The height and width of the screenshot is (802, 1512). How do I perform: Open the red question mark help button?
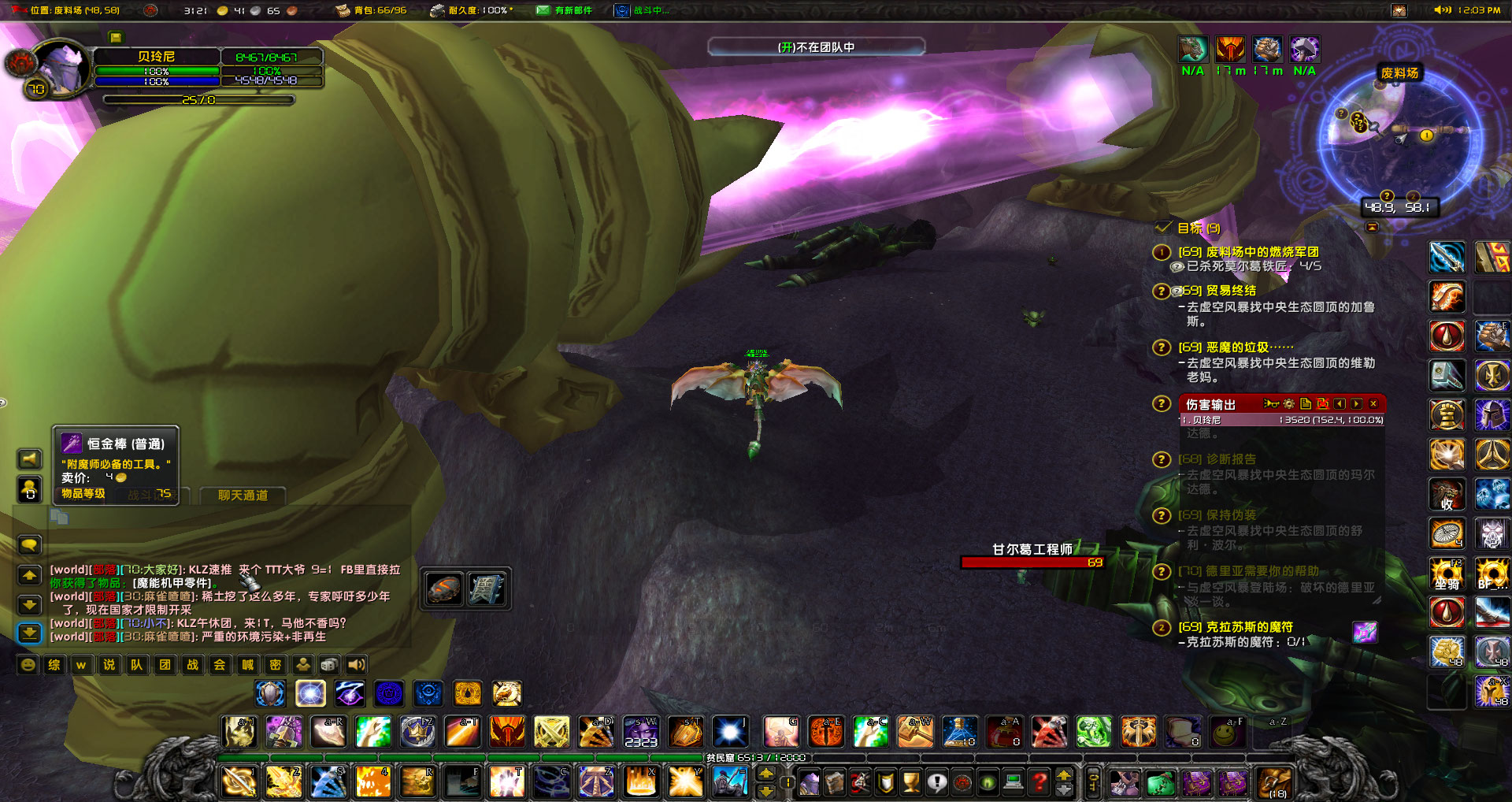1040,782
